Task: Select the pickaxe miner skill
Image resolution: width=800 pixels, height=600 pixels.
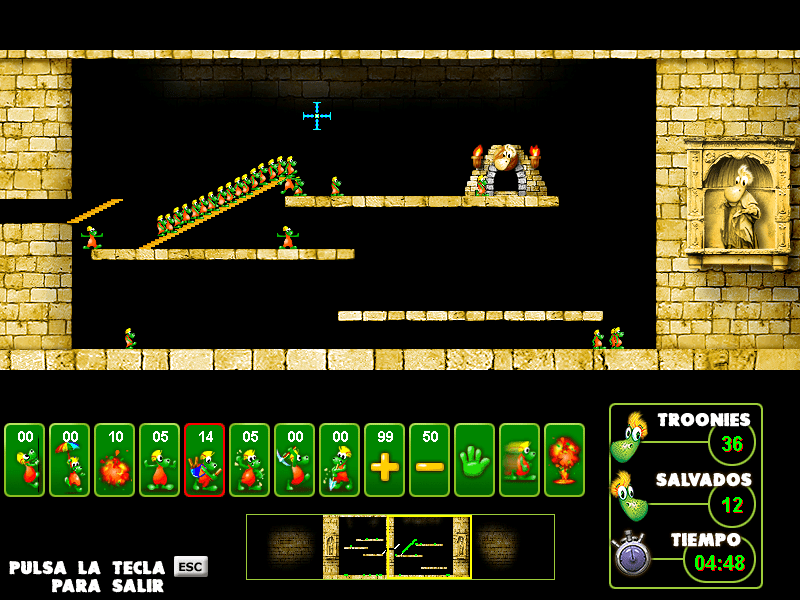Action: 294,460
